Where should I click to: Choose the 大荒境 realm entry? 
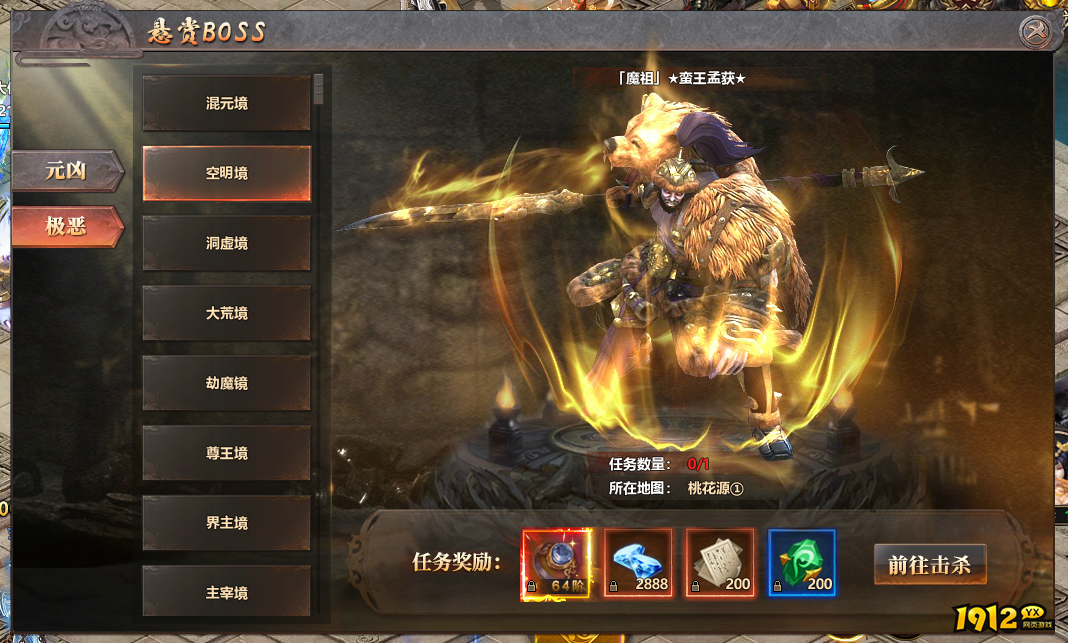[227, 313]
